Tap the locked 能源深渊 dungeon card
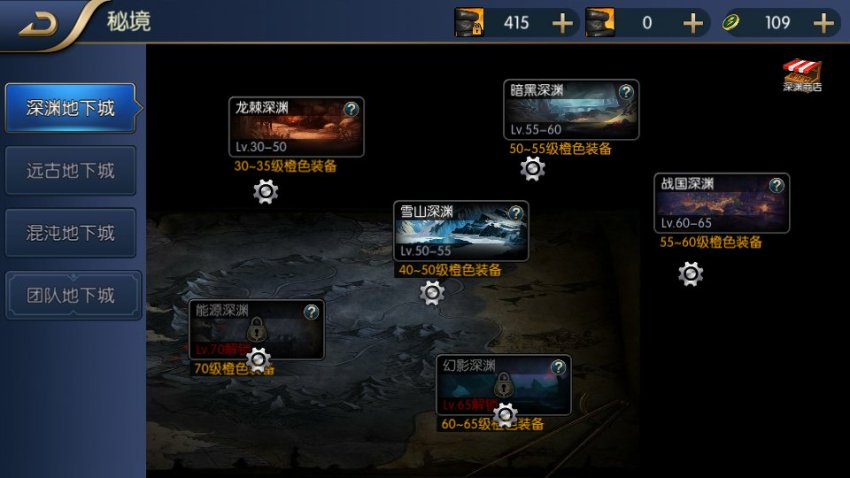The image size is (850, 478). tap(256, 329)
